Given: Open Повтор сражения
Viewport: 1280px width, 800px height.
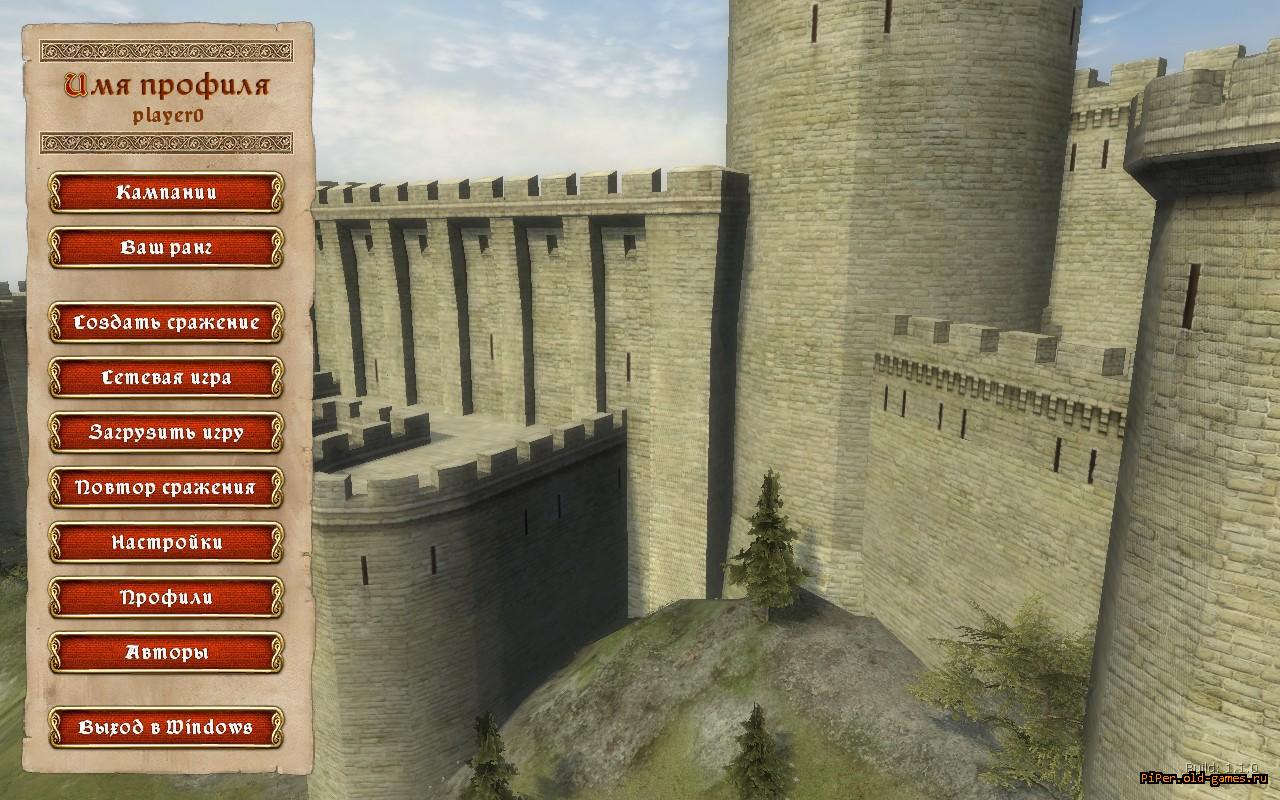Looking at the screenshot, I should point(166,487).
